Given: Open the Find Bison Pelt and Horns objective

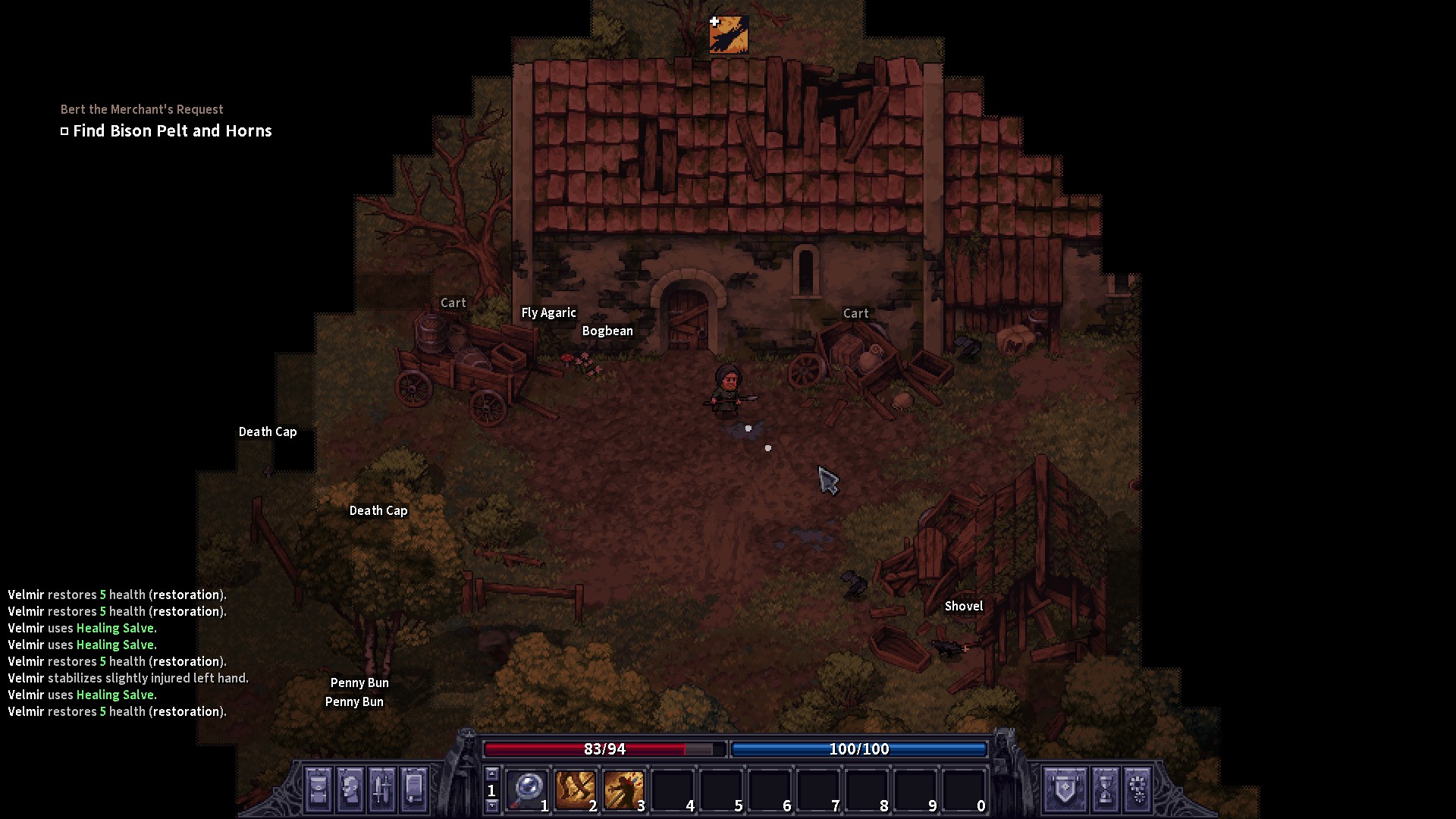Looking at the screenshot, I should (172, 131).
